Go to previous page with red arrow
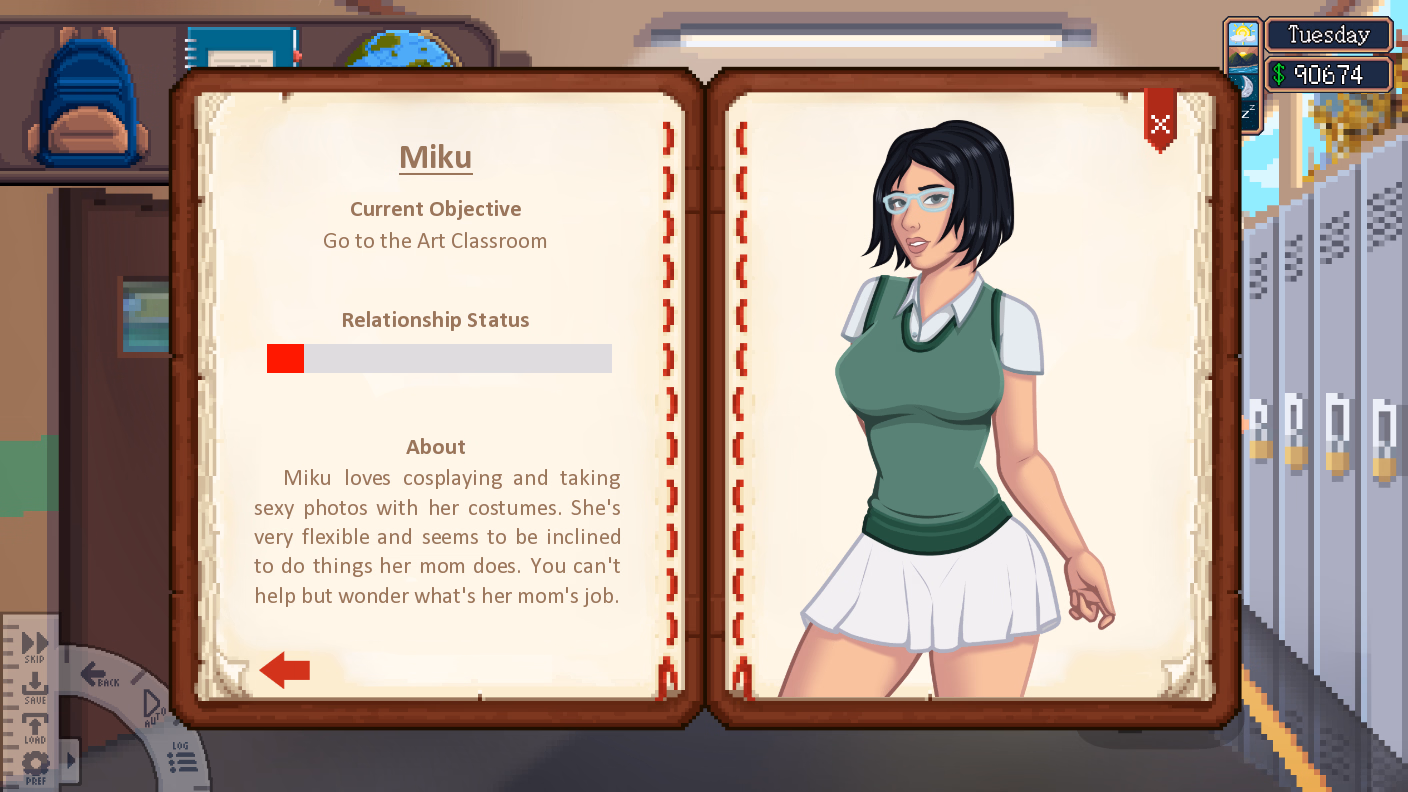Image resolution: width=1408 pixels, height=792 pixels. 285,670
